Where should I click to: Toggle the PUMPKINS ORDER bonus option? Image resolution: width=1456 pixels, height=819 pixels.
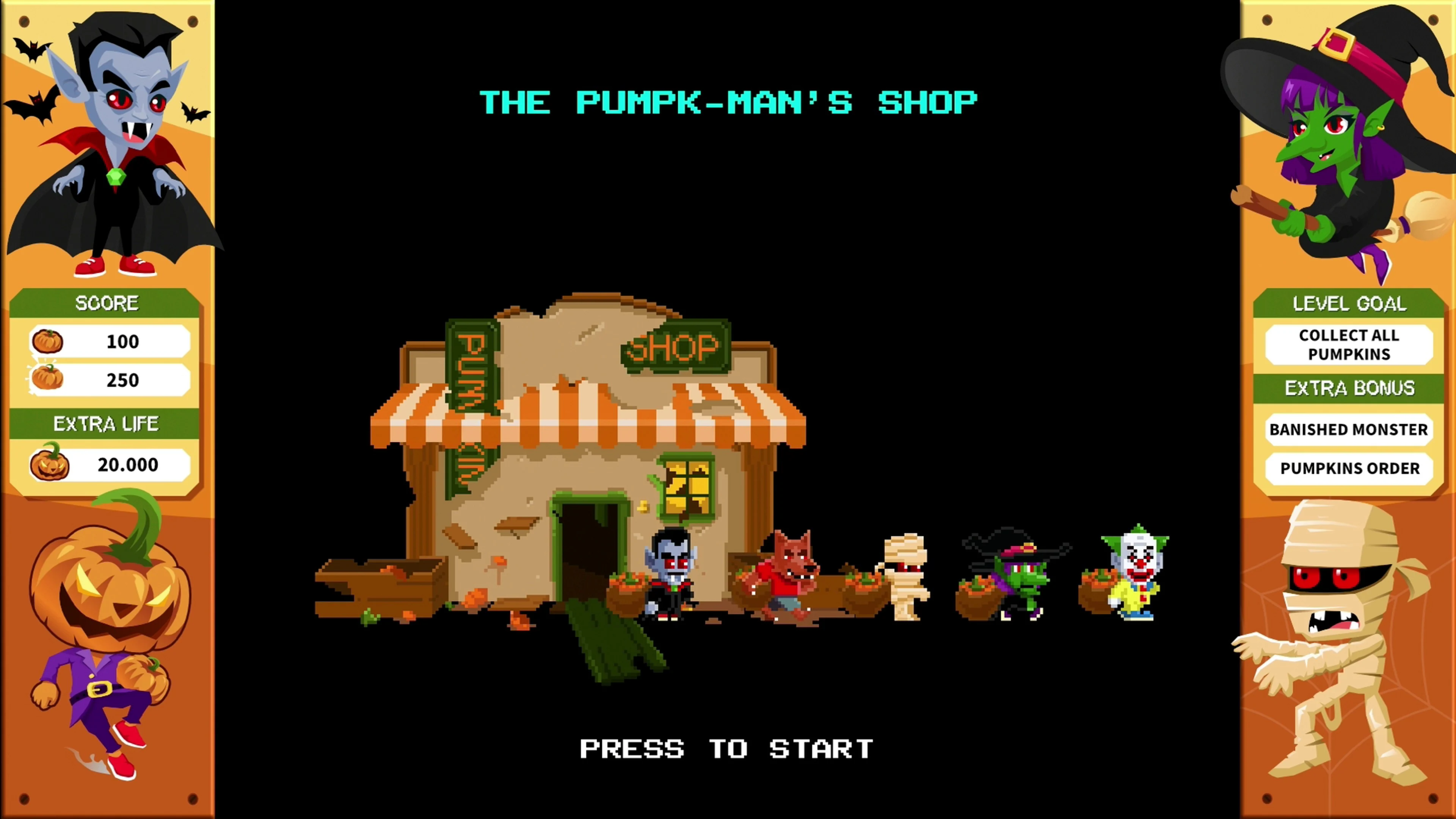pos(1349,468)
